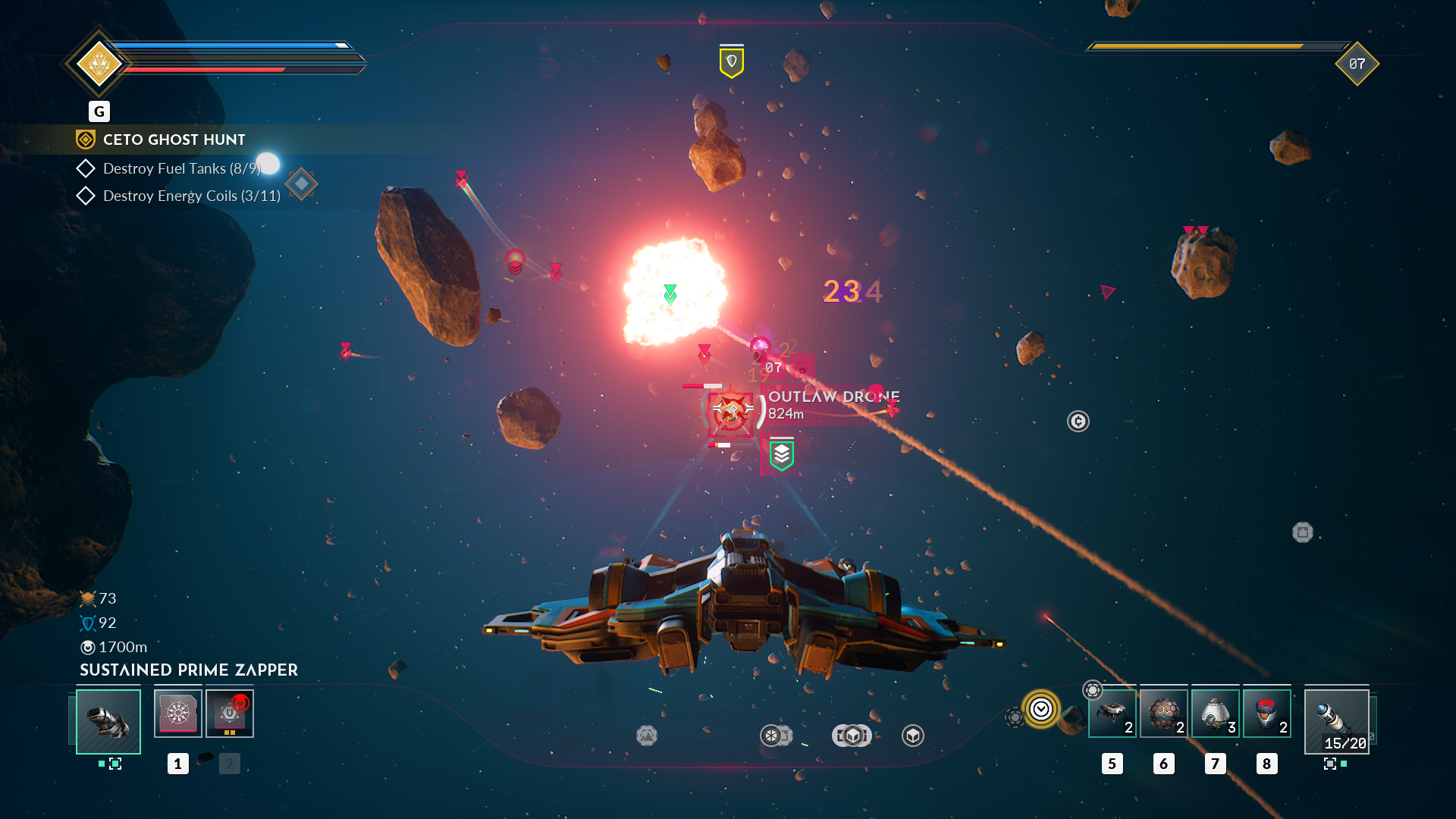This screenshot has width=1456, height=819.
Task: Open the player emblem above the G key prompt
Action: 99,62
